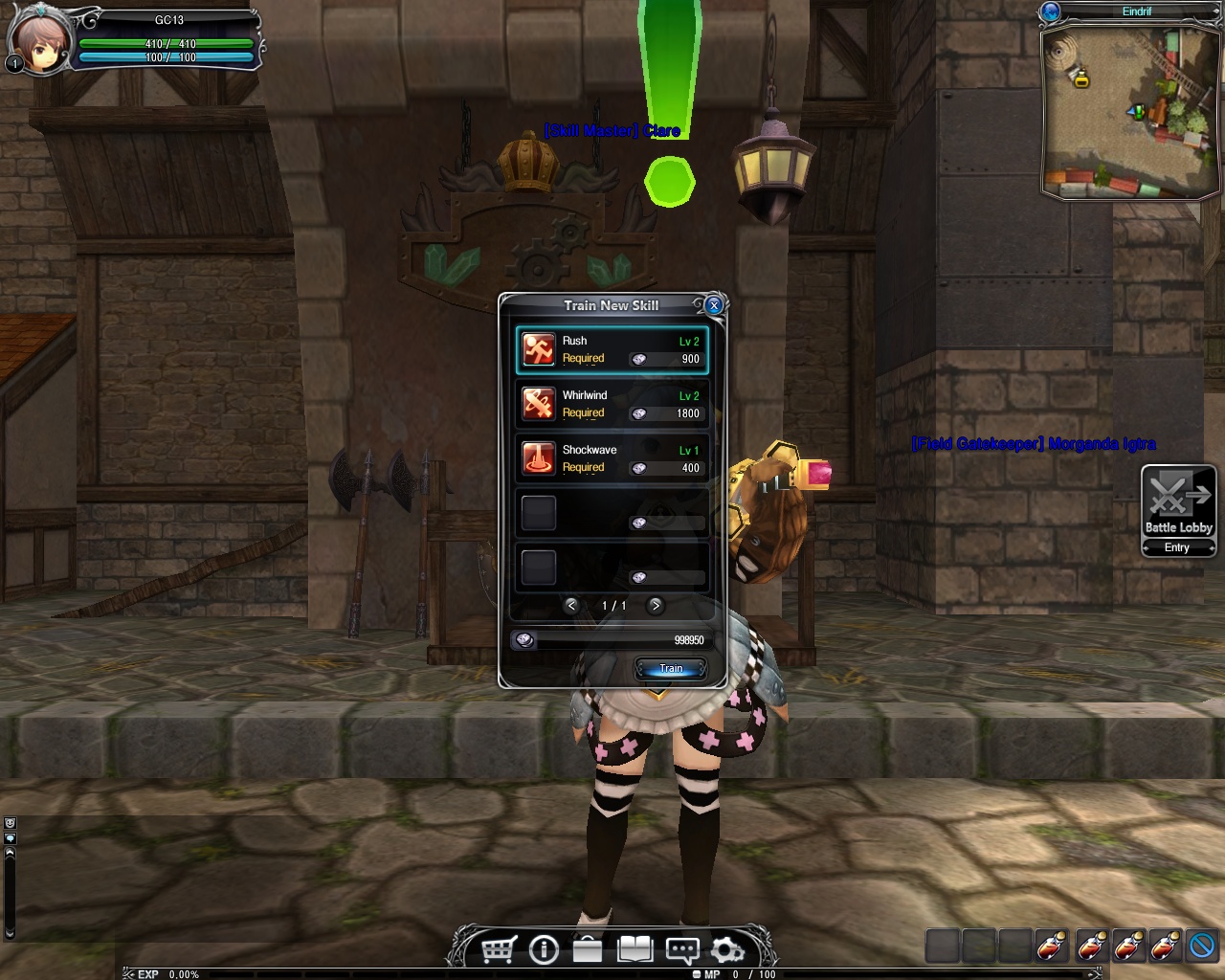Go to the previous skill list page
The width and height of the screenshot is (1225, 980).
click(x=571, y=605)
